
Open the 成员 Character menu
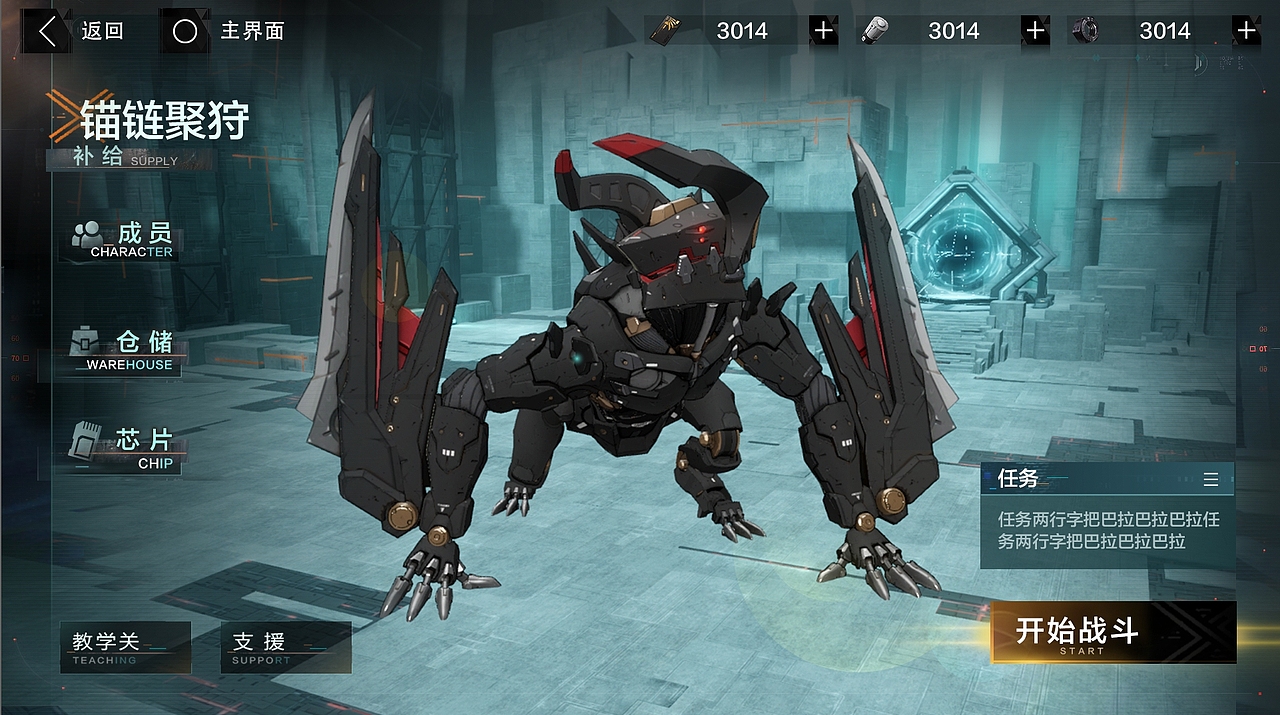[123, 240]
